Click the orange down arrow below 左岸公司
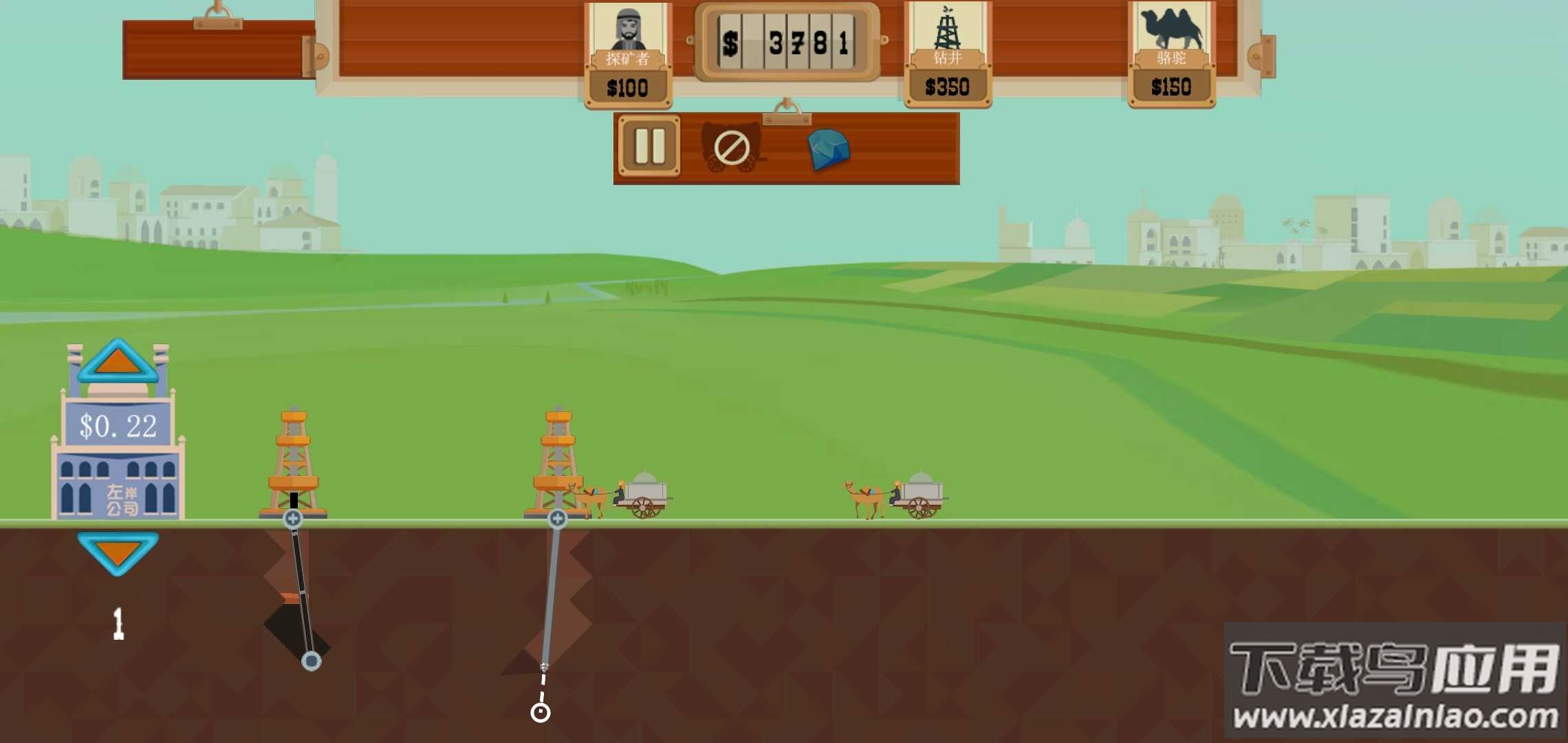Screen dimensions: 1568x743 click(118, 552)
